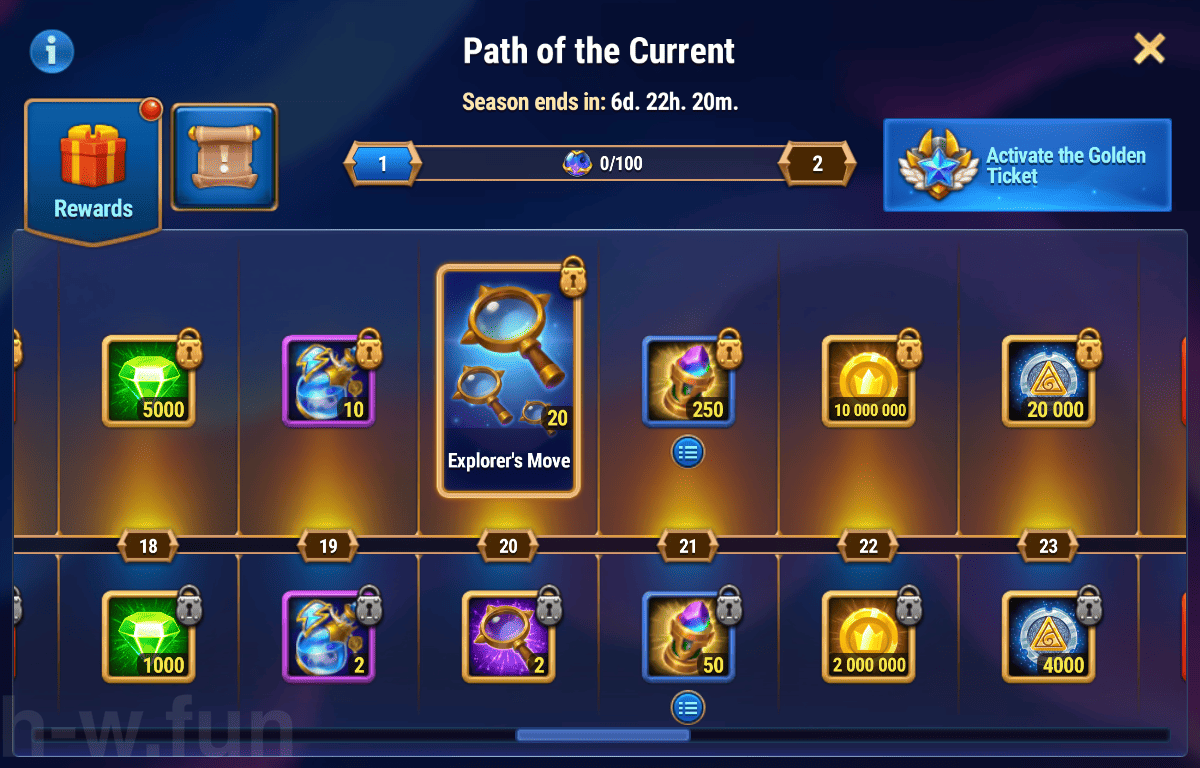The height and width of the screenshot is (768, 1200).
Task: Select the 250 crystal chest golden reward
Action: pyautogui.click(x=689, y=381)
